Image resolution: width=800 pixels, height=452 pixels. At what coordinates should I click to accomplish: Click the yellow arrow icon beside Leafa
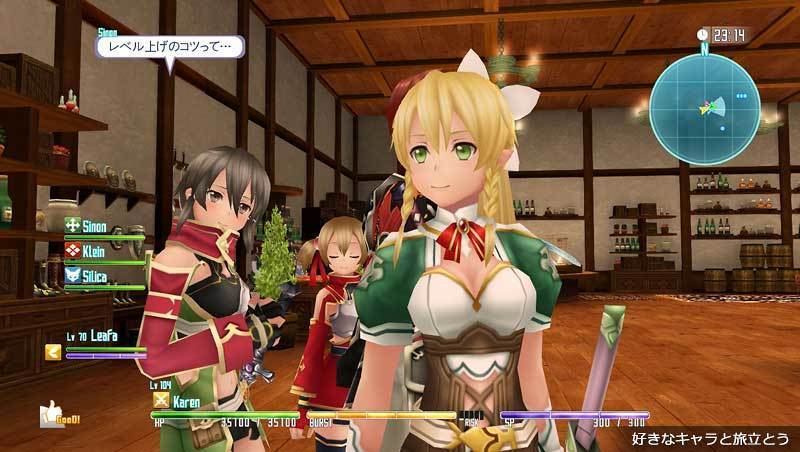(x=52, y=351)
